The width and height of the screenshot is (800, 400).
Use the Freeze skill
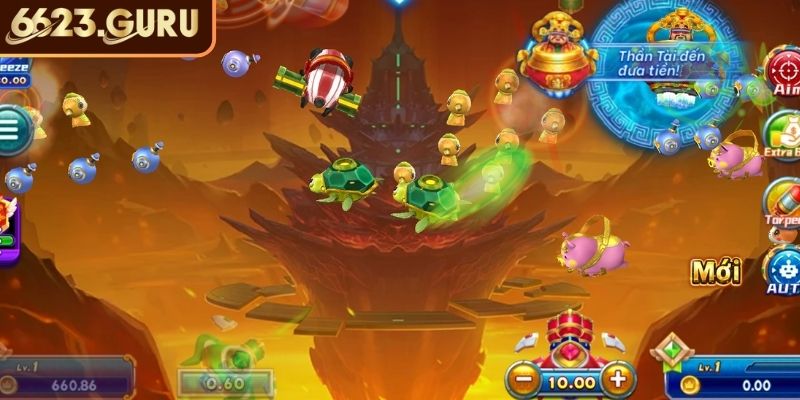pos(12,70)
